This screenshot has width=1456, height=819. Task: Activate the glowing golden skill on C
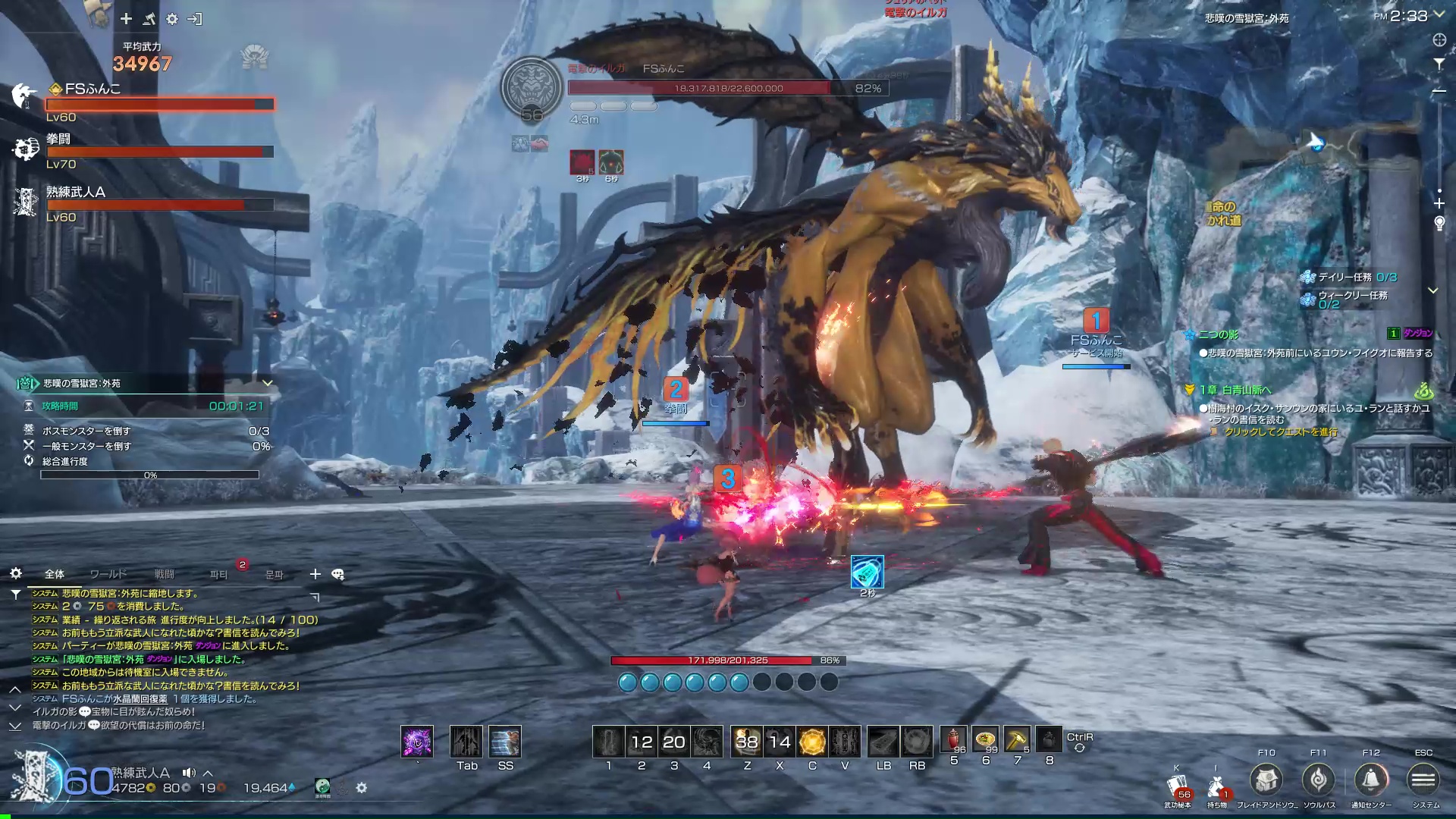coord(812,742)
